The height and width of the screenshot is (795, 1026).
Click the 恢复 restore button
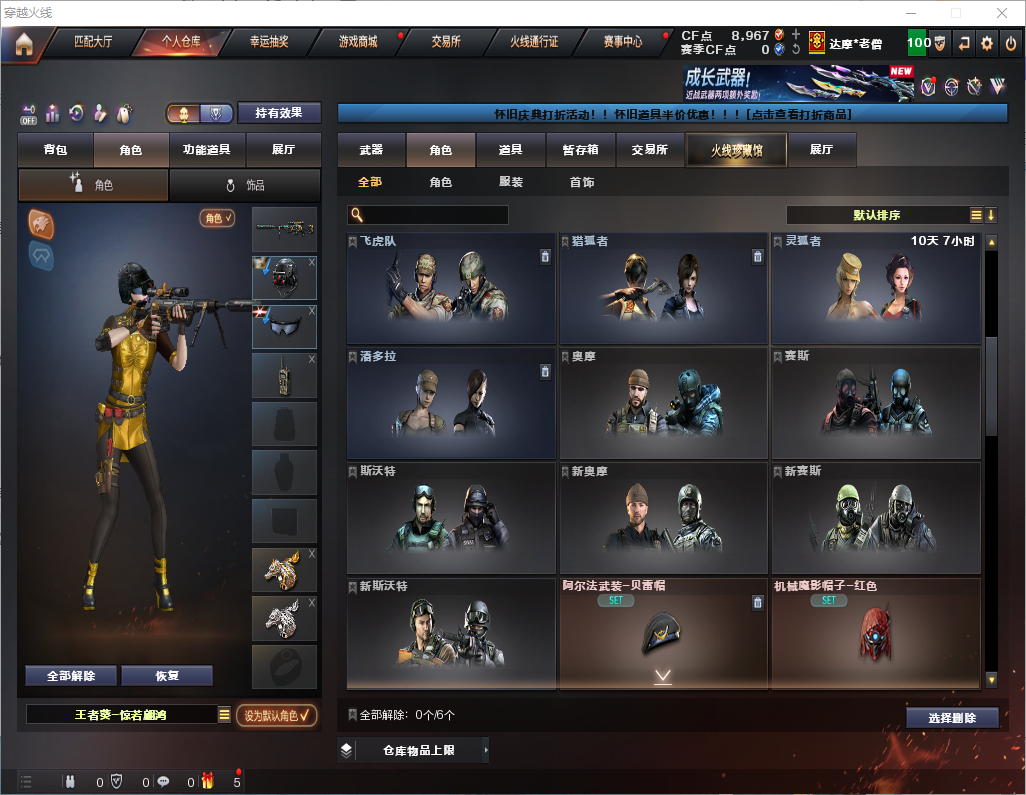click(167, 675)
